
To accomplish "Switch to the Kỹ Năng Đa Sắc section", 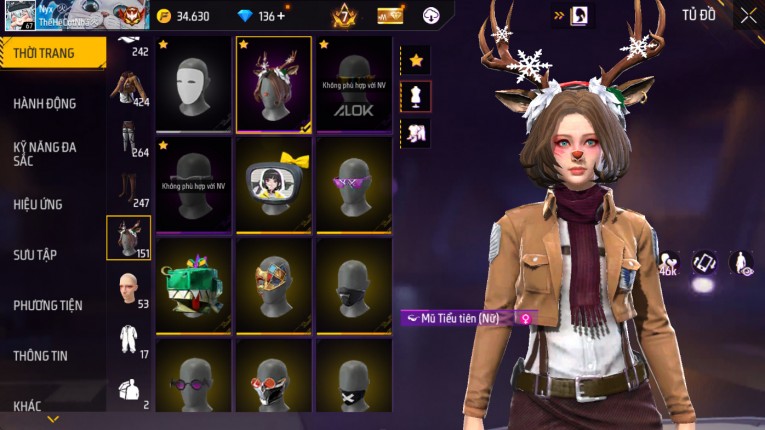I will [45, 153].
